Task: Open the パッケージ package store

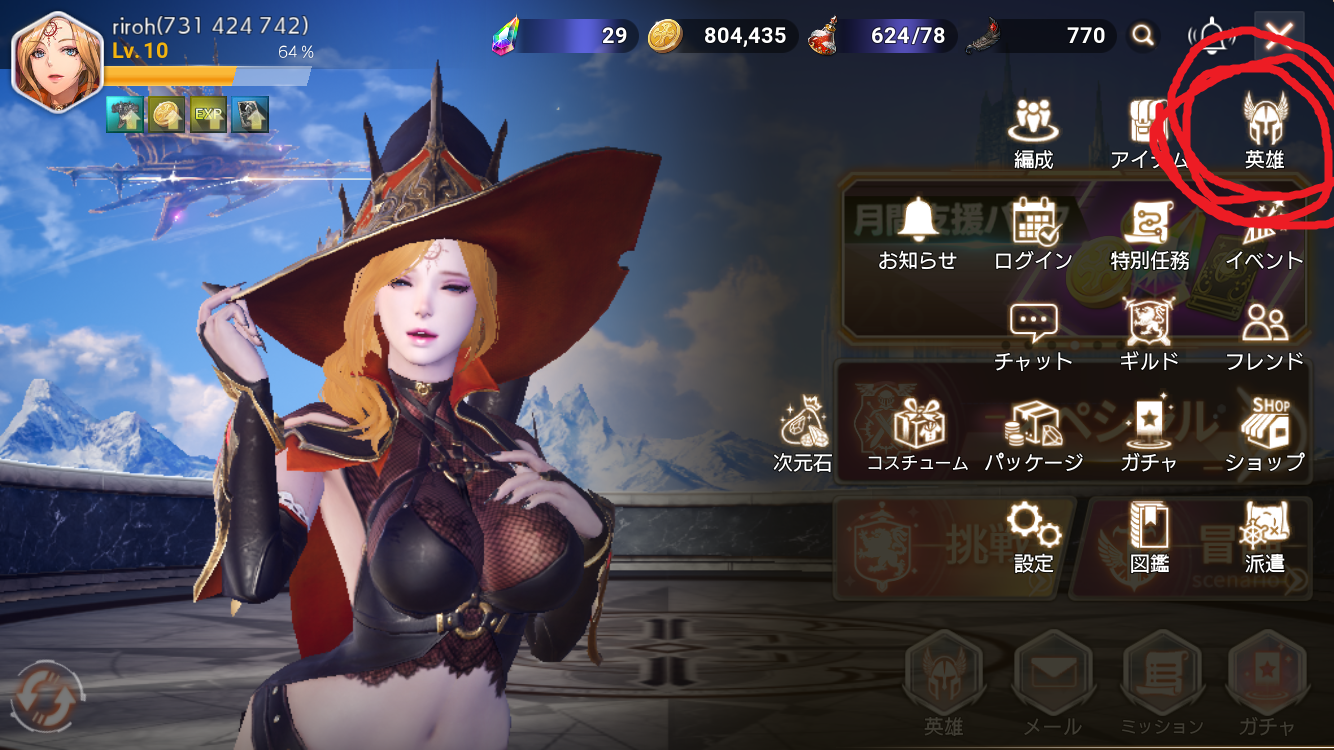Action: point(1033,435)
